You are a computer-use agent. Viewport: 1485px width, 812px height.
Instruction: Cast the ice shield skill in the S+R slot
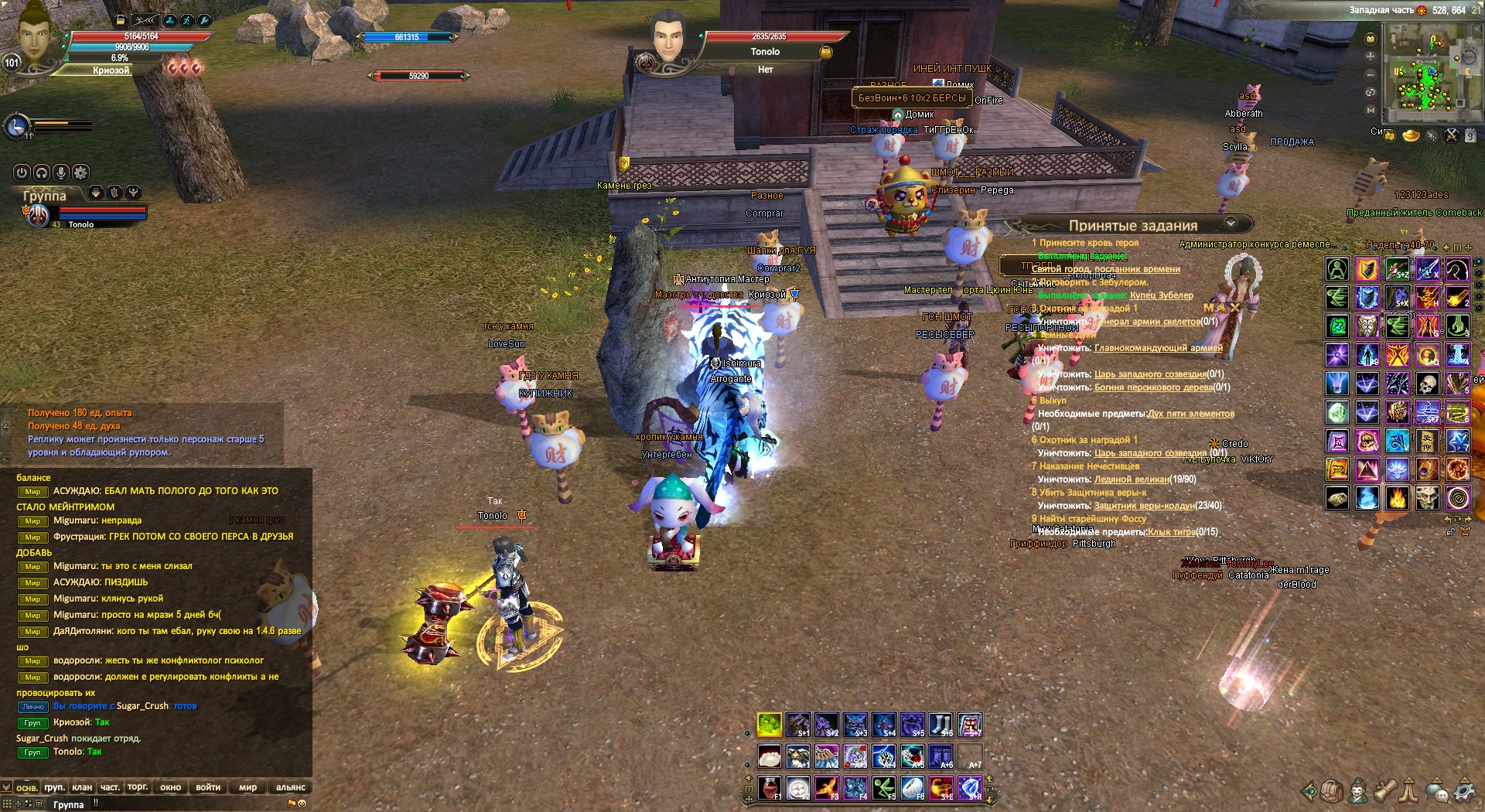tap(970, 788)
